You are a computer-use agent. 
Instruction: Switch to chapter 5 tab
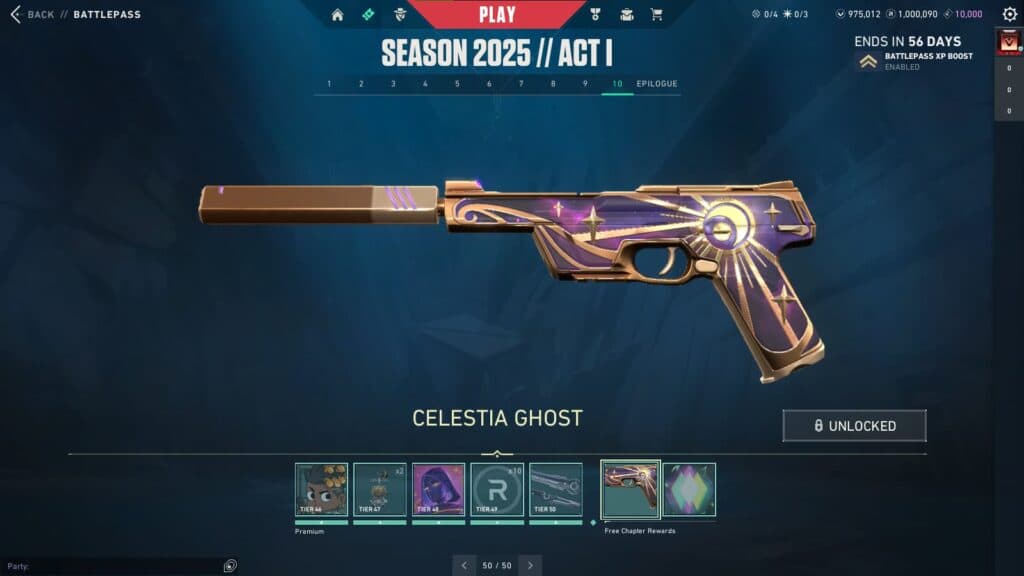457,84
